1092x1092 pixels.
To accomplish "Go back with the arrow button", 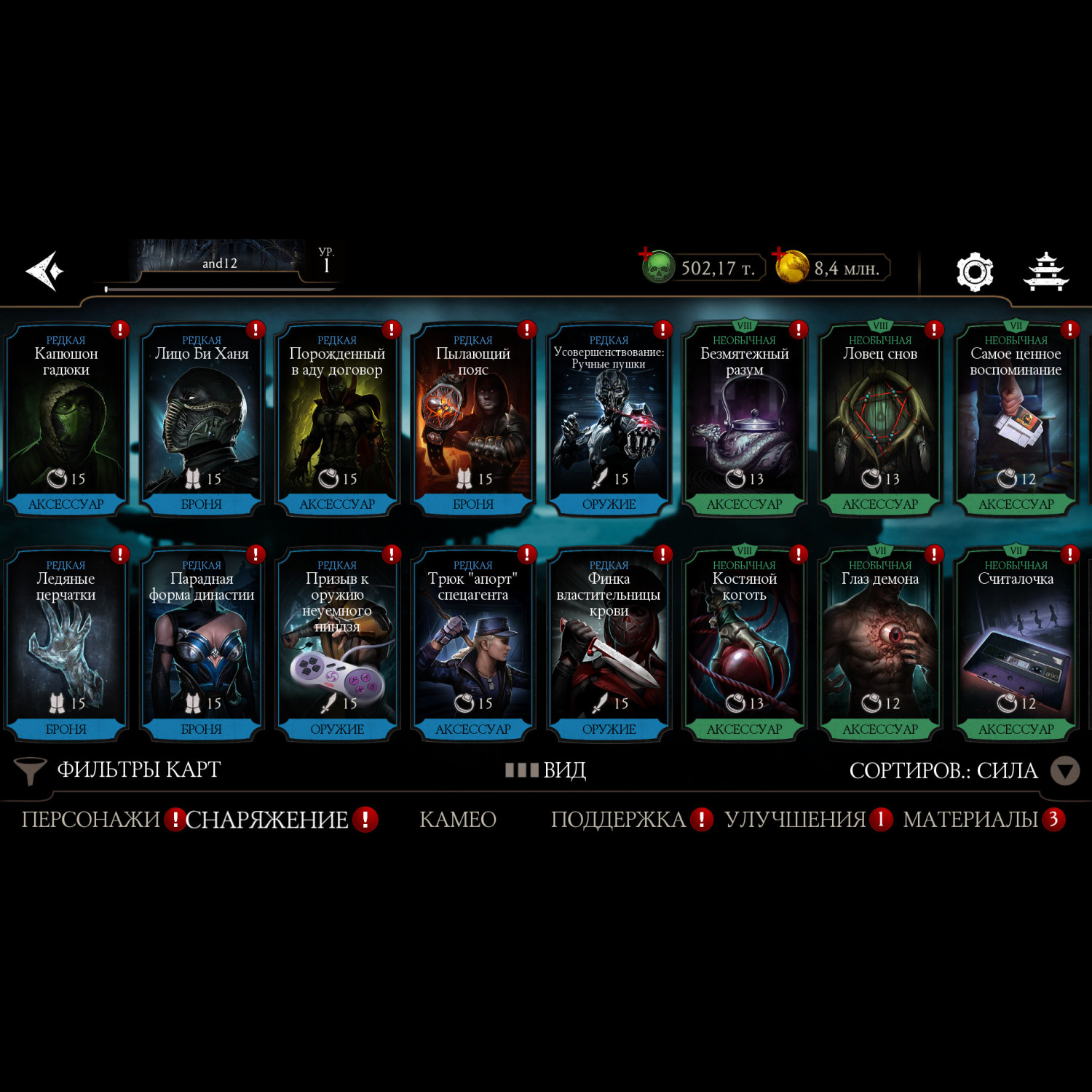I will 45,271.
